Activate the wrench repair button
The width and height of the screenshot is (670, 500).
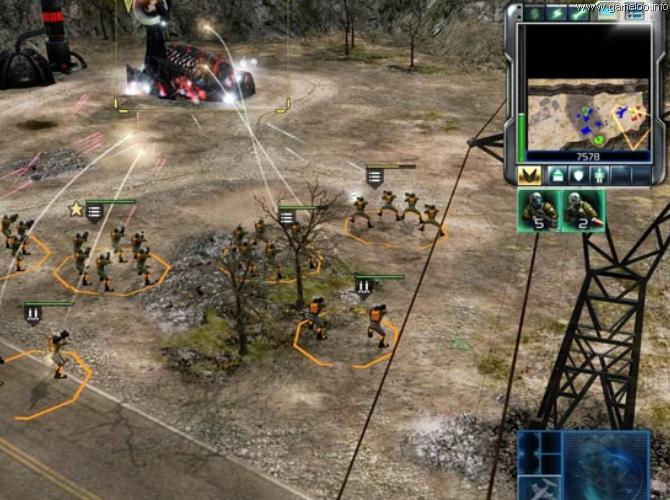(580, 12)
